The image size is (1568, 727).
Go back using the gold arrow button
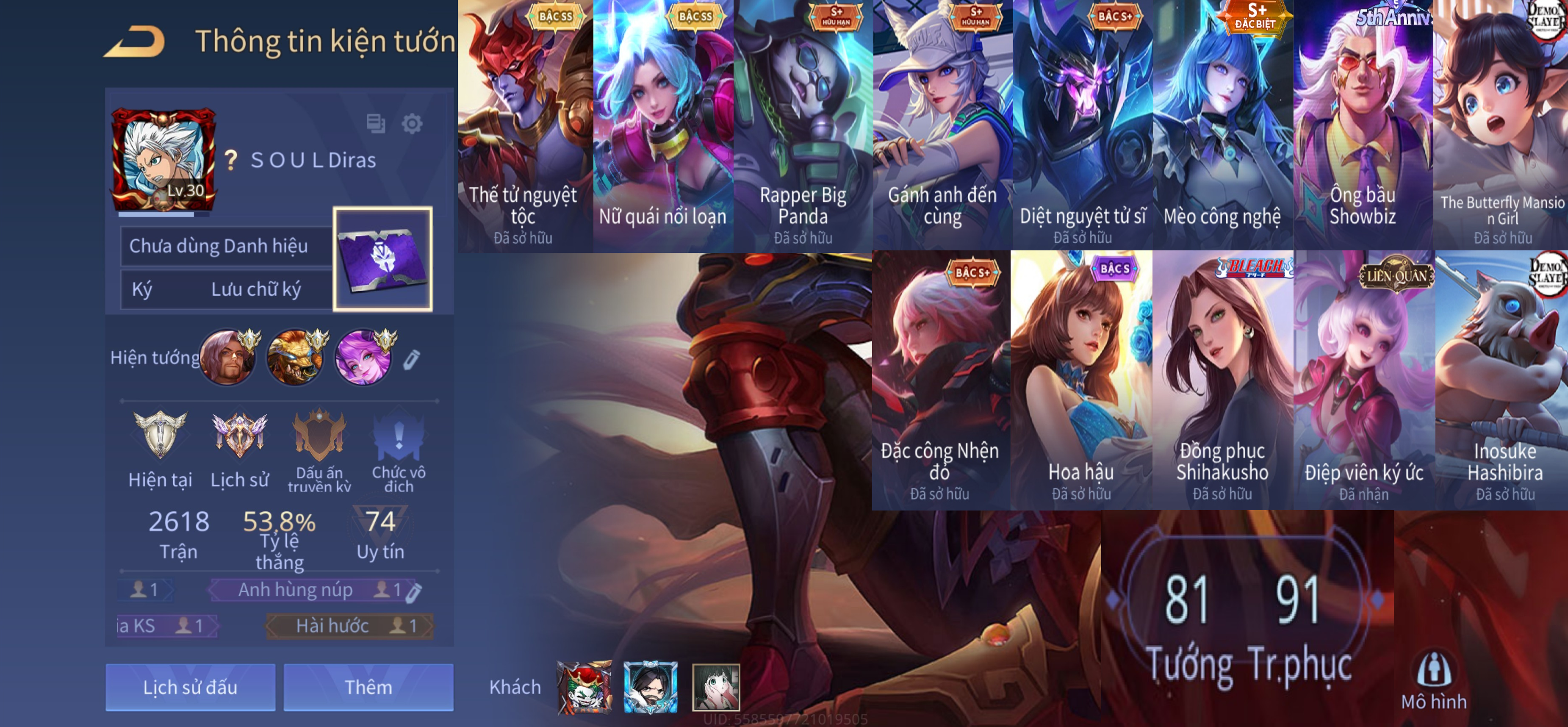point(135,42)
